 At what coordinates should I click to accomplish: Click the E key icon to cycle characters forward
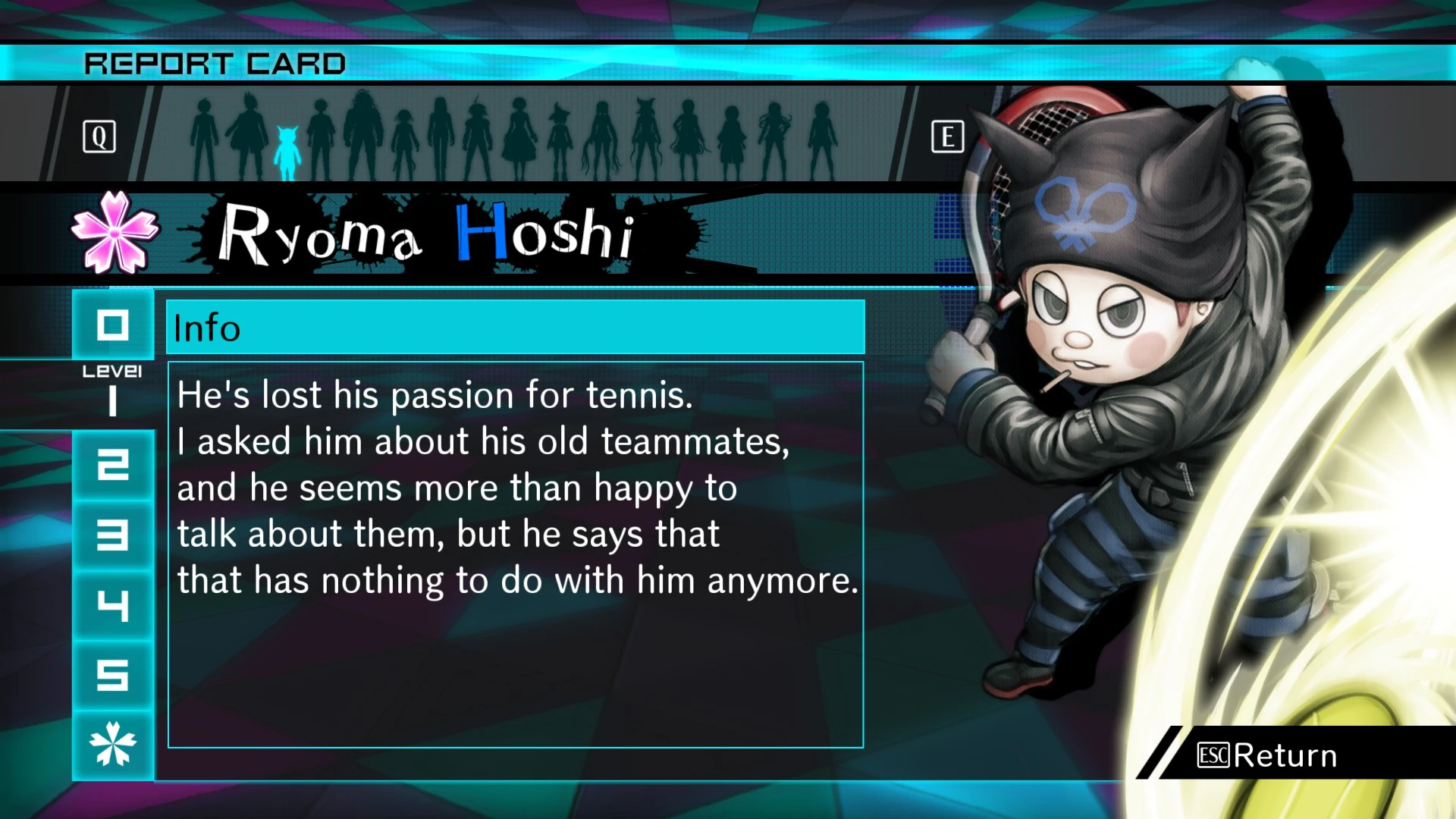949,136
